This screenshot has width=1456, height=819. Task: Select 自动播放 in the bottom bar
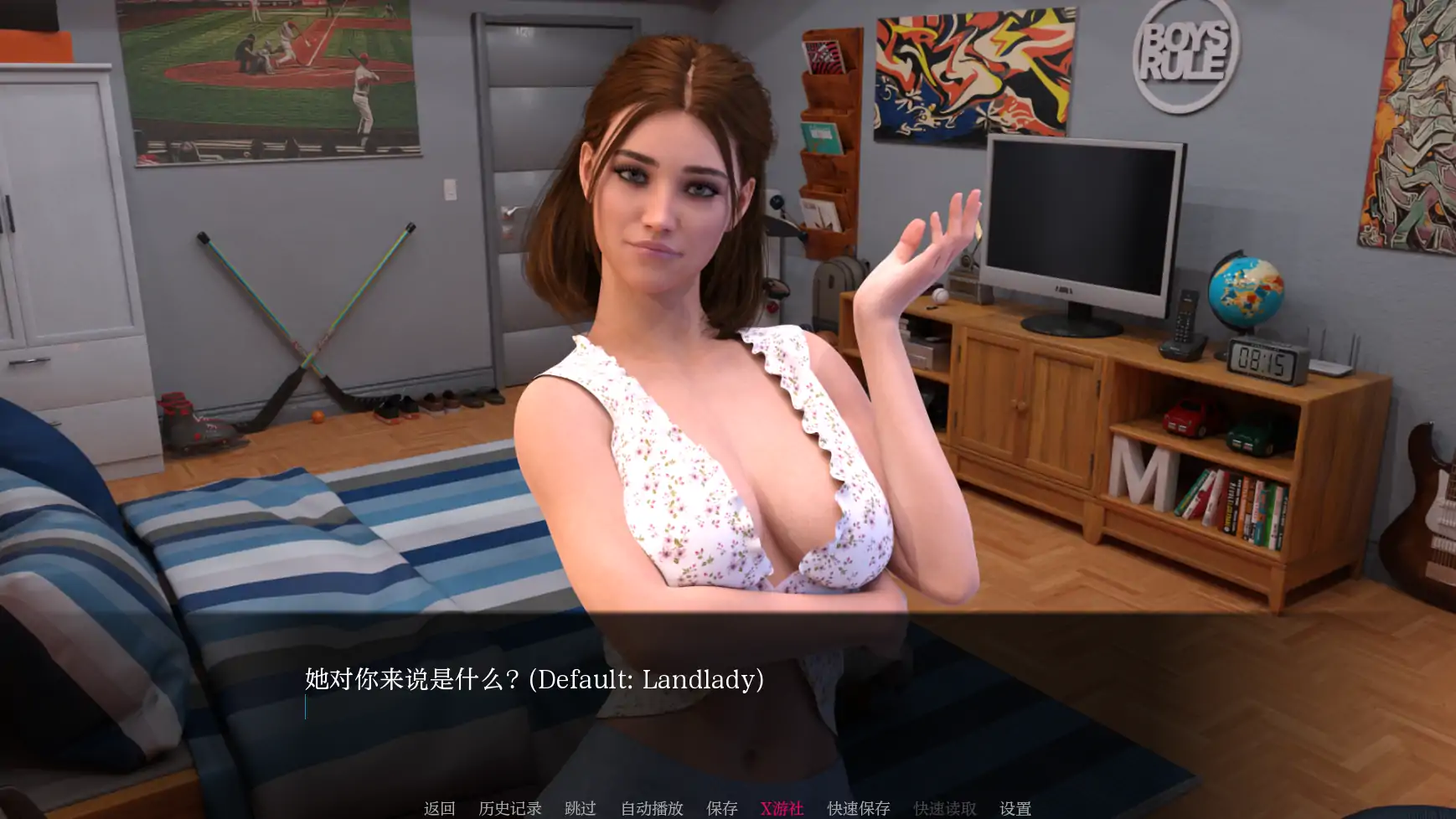coord(651,808)
